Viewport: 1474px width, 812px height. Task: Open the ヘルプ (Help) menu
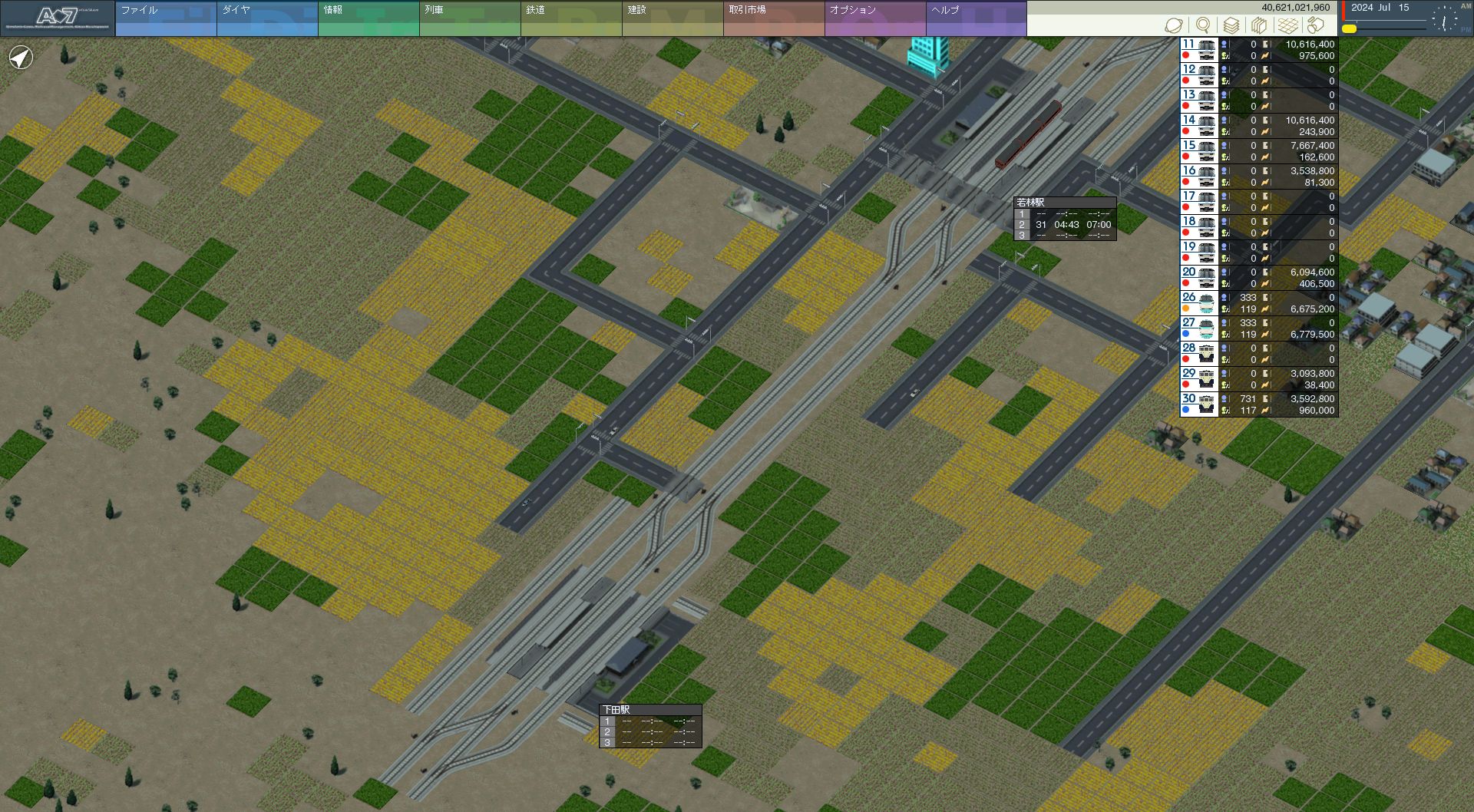pos(977,18)
